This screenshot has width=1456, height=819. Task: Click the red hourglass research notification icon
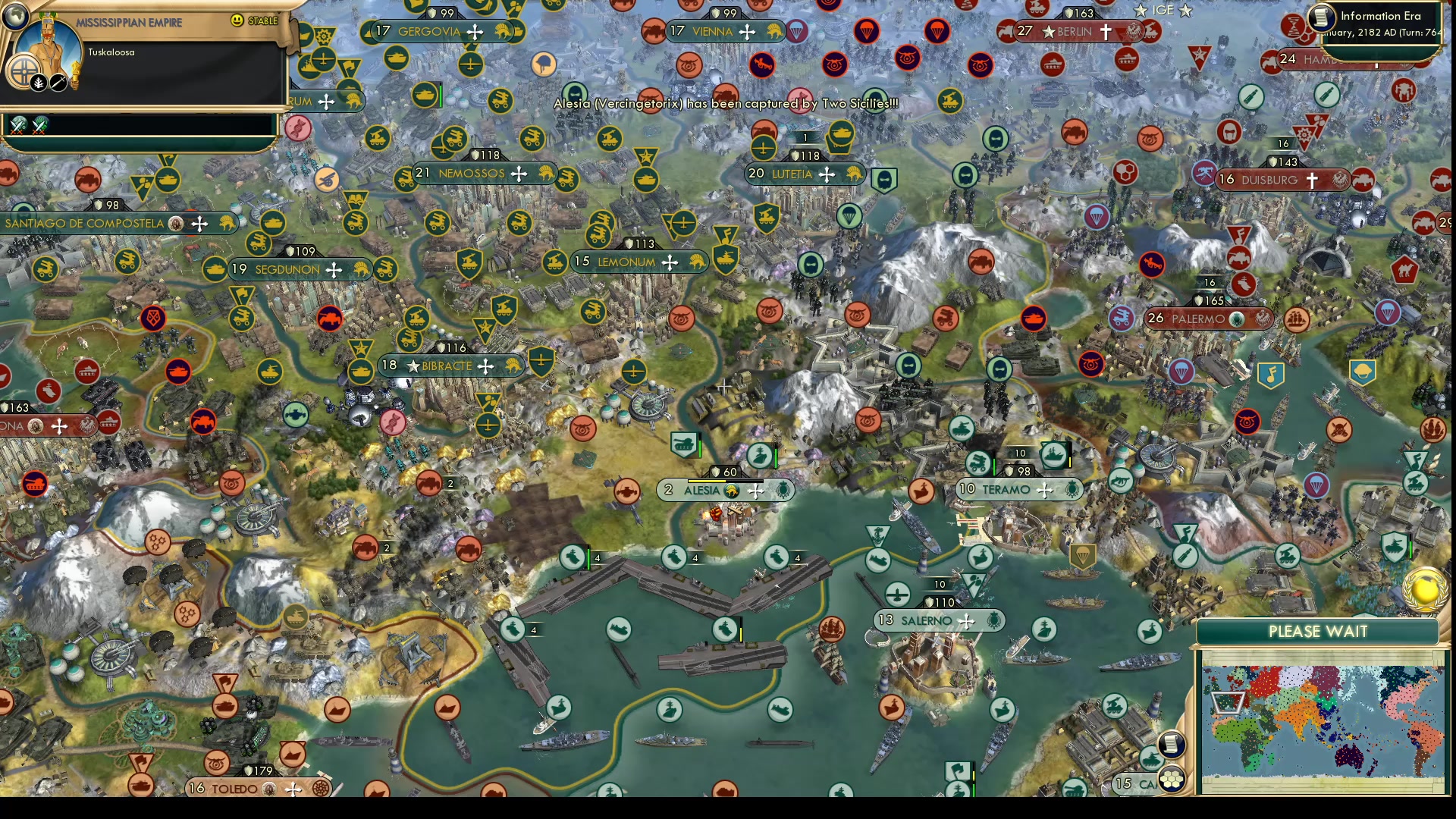tap(1293, 24)
